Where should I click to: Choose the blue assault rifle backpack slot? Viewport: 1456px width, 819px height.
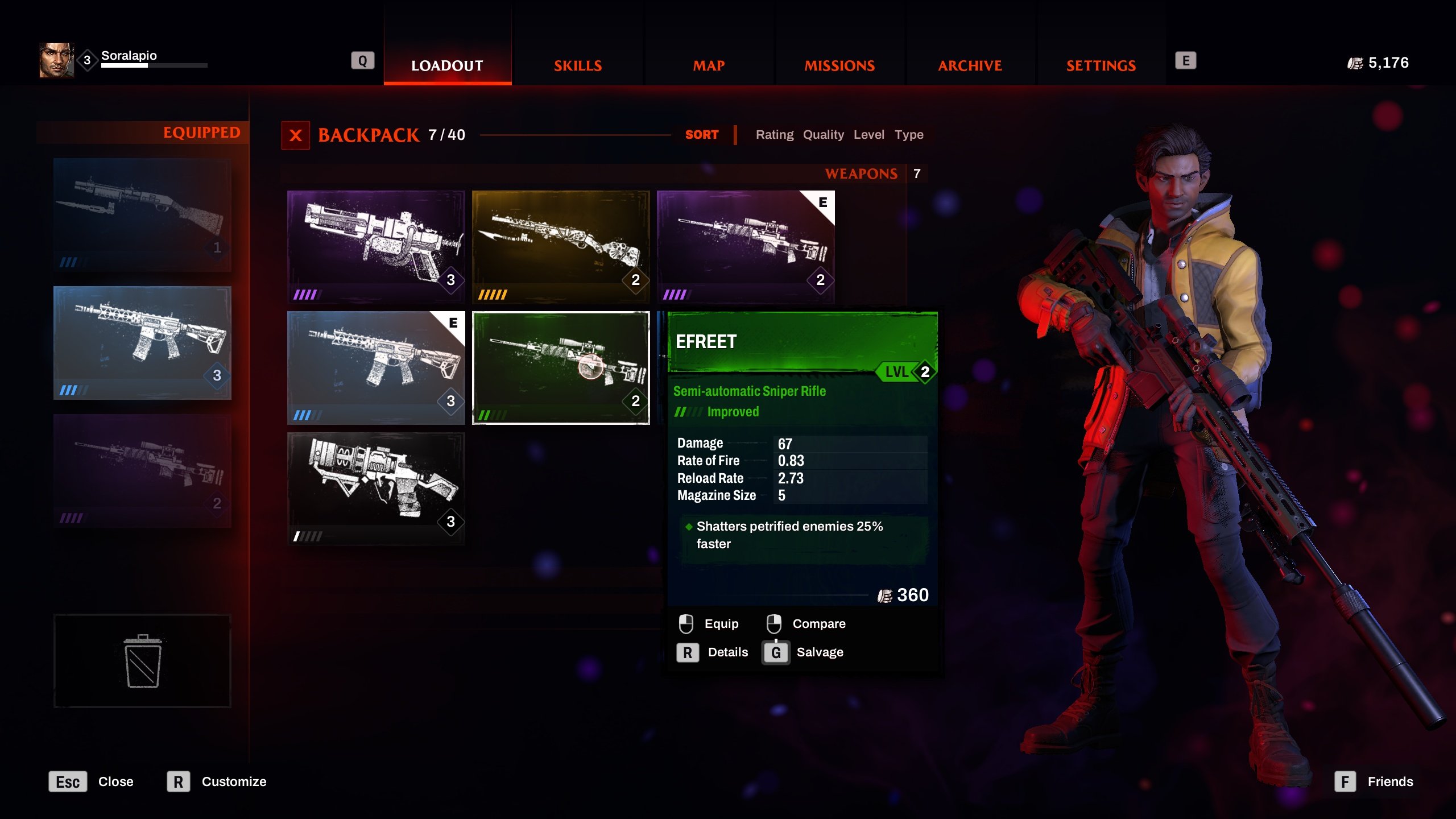point(376,367)
